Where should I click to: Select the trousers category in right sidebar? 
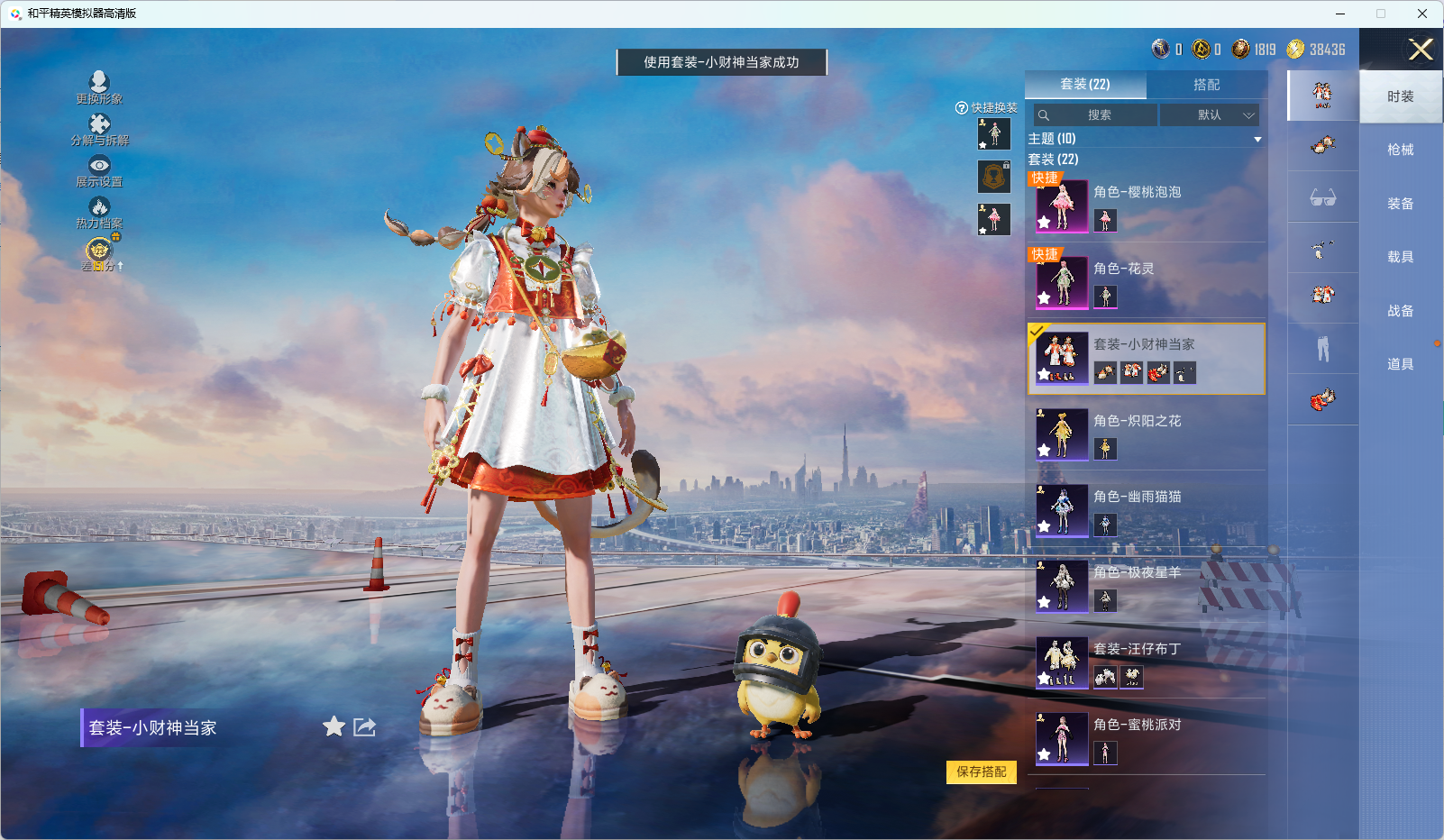point(1321,348)
